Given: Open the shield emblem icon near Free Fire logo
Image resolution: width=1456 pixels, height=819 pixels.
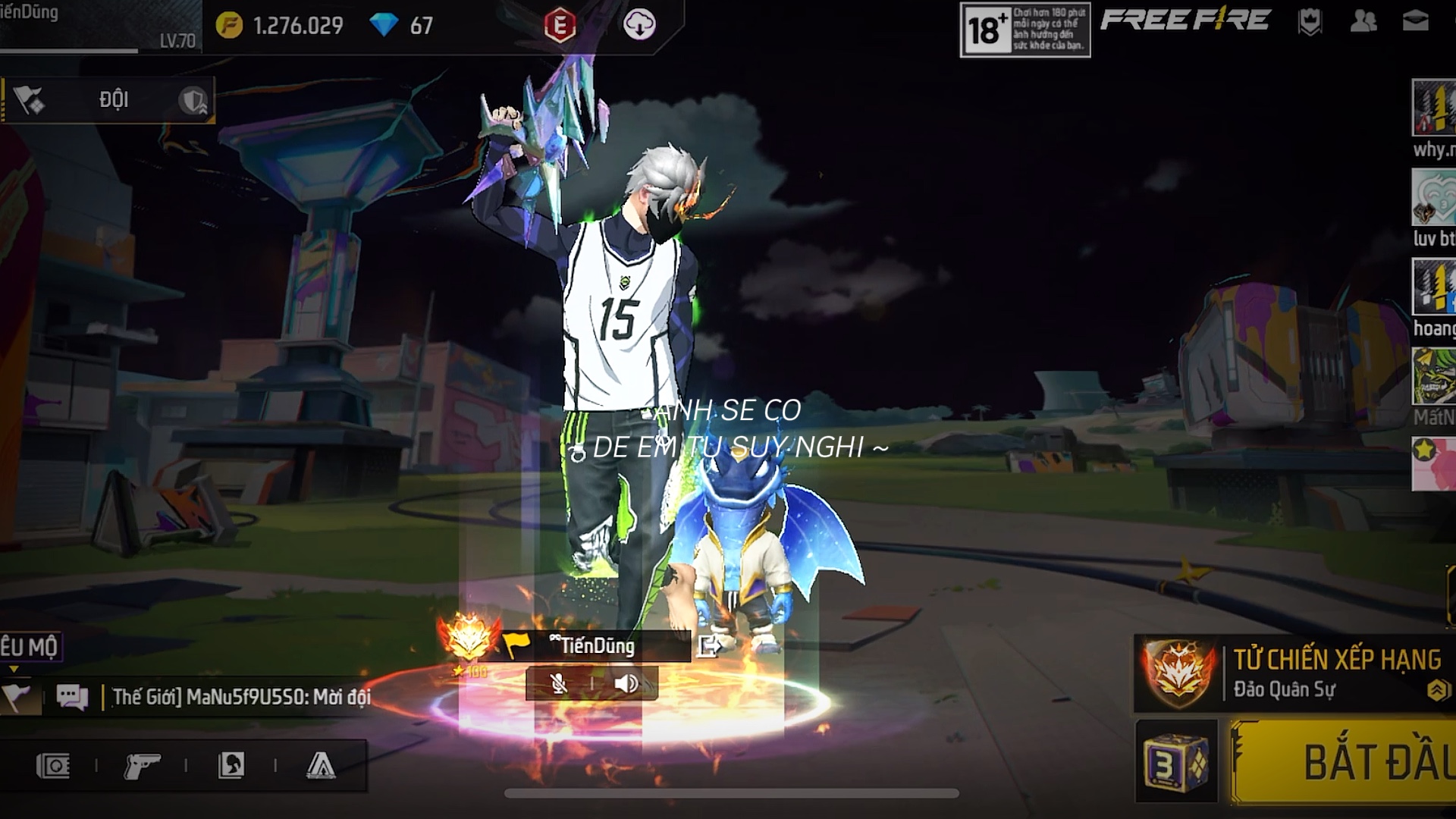Looking at the screenshot, I should pyautogui.click(x=1310, y=21).
